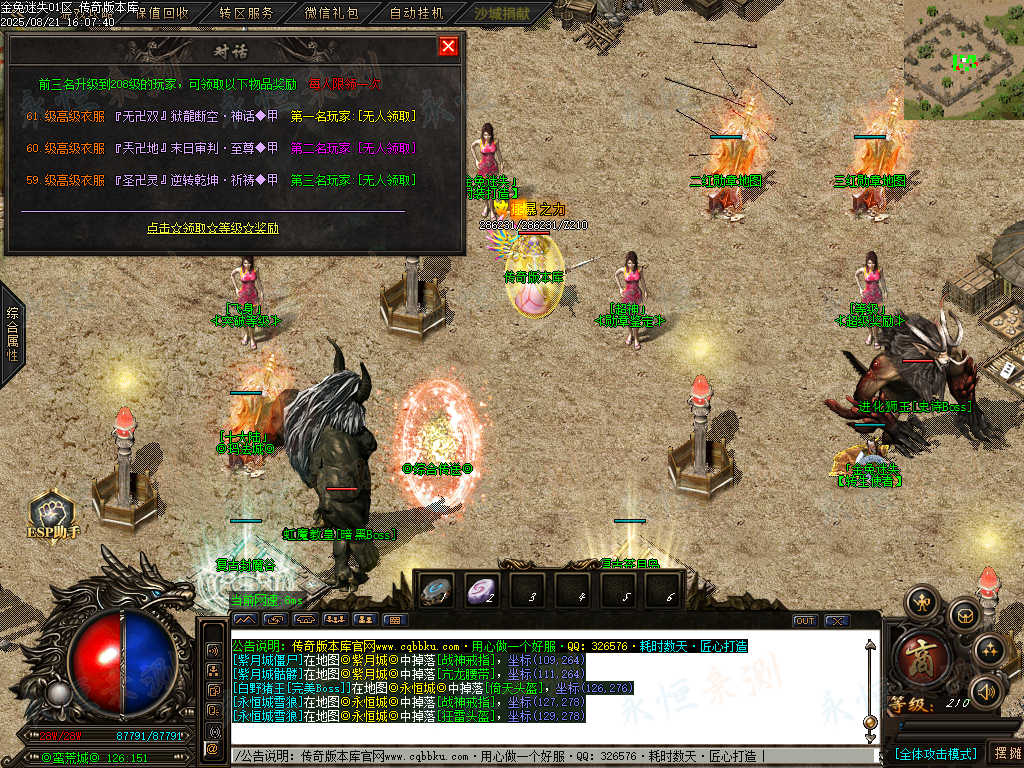Viewport: 1024px width, 768px height.
Task: Open the 沙城捐献 donation menu
Action: coord(504,14)
